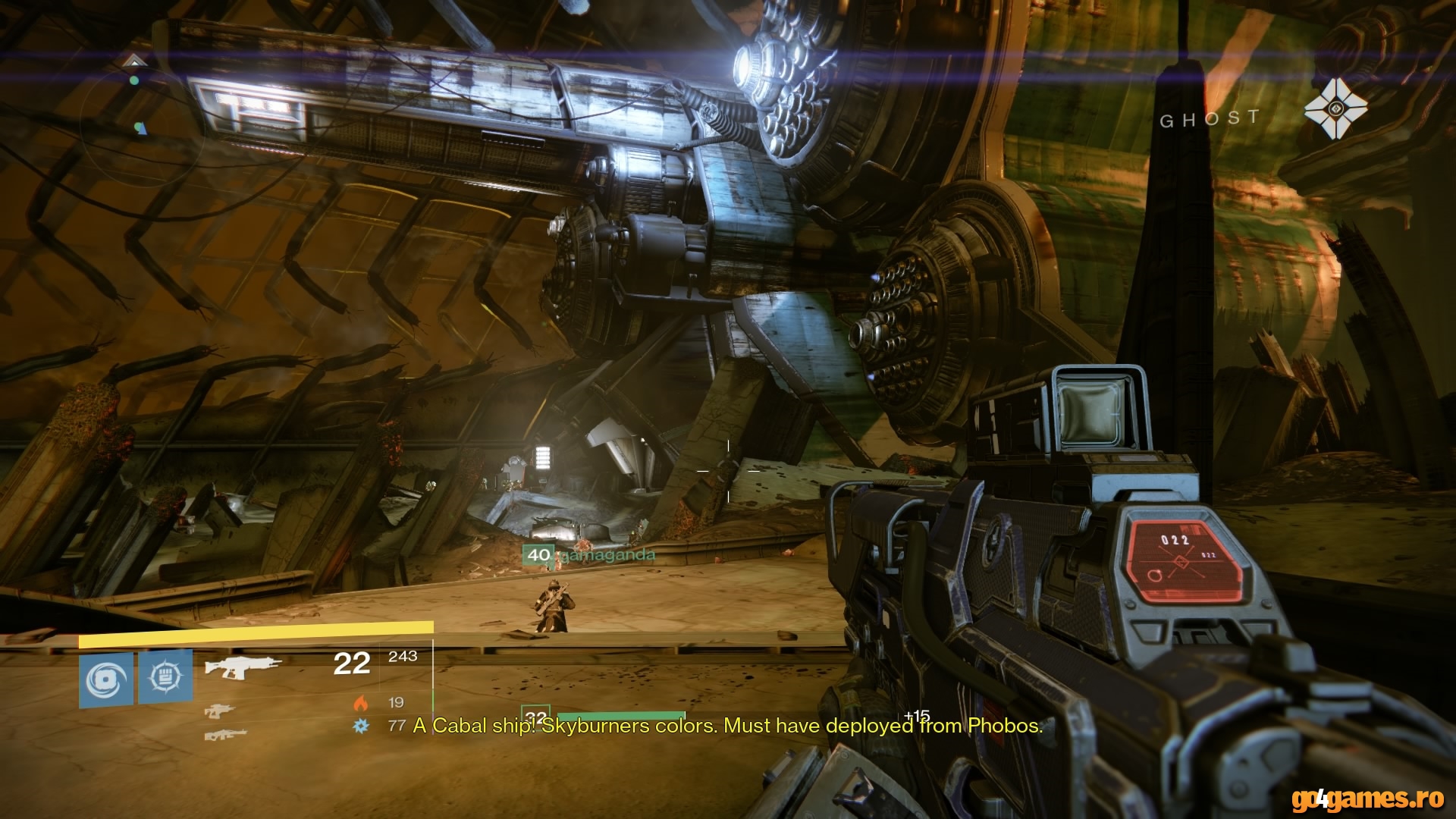Click the GHOST label text
1456x819 pixels.
click(1208, 118)
